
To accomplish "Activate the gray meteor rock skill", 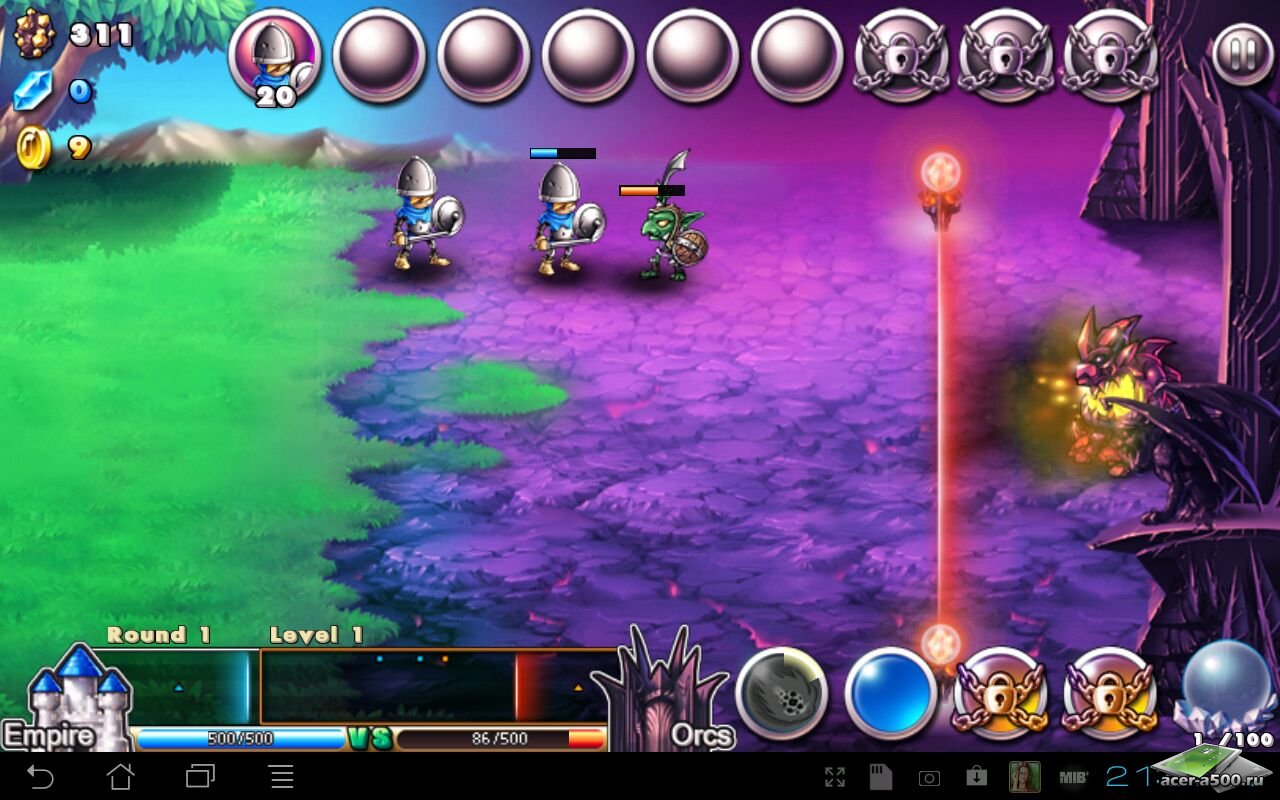I will click(x=782, y=693).
